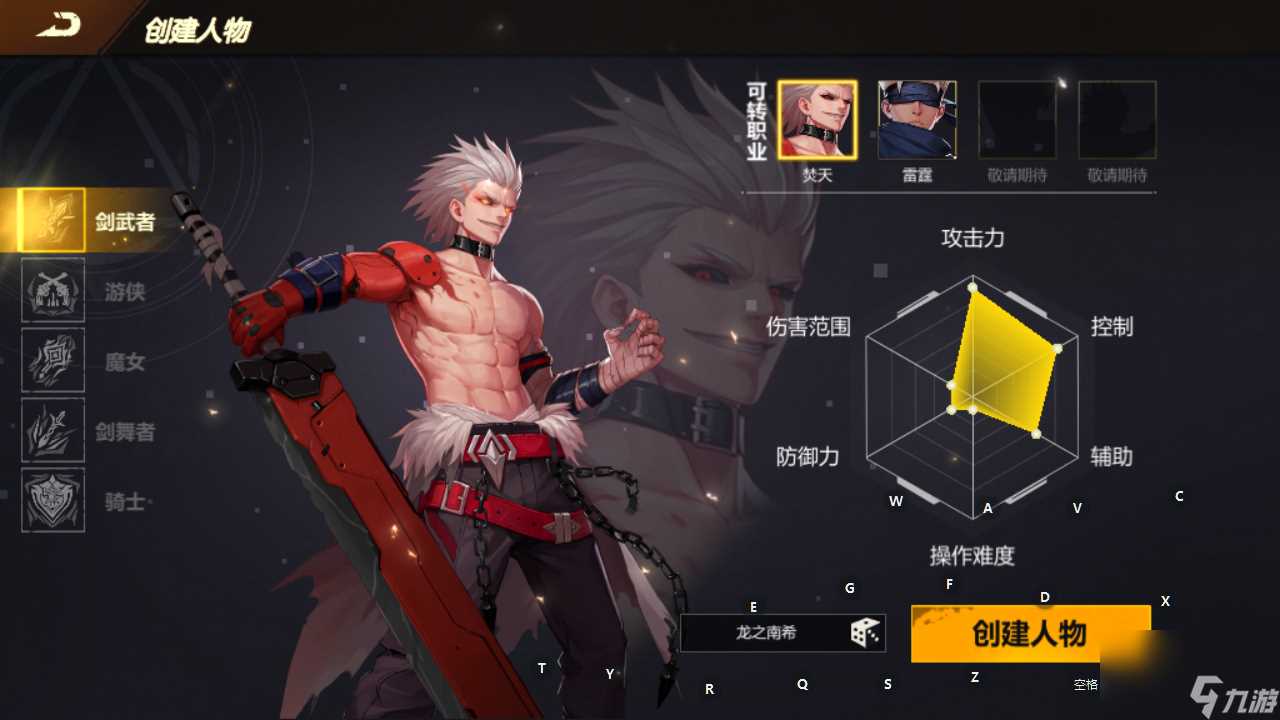Click the first 敬请期待 locked slot

1016,119
